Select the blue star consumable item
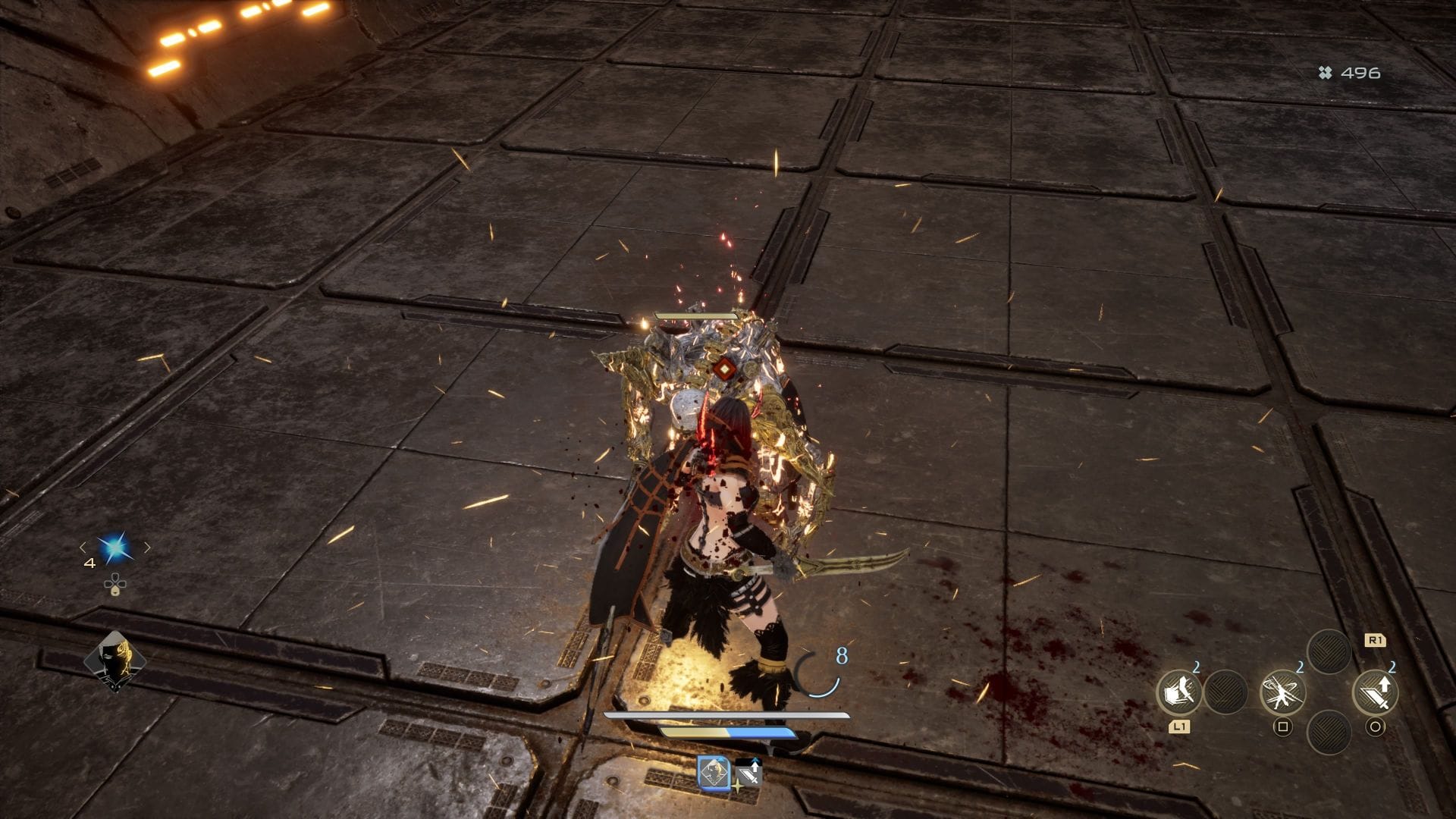This screenshot has height=819, width=1456. [x=115, y=548]
